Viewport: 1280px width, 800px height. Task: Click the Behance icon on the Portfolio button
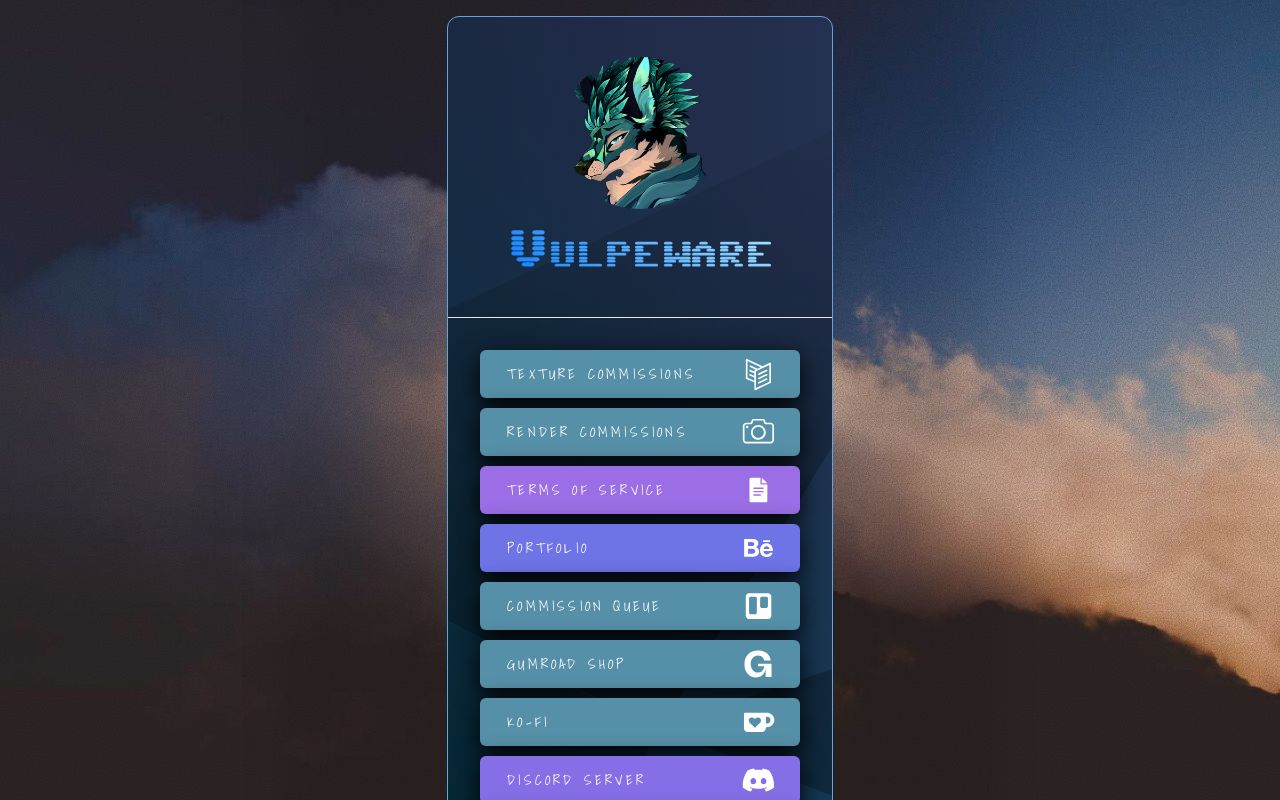(759, 547)
